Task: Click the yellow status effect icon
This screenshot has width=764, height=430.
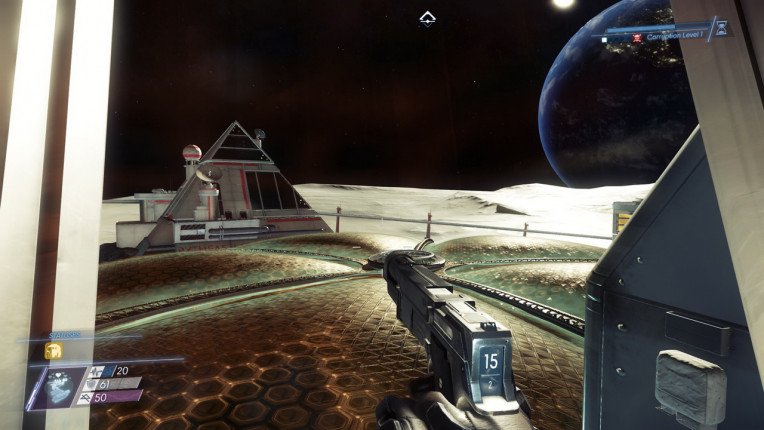Action: point(53,350)
